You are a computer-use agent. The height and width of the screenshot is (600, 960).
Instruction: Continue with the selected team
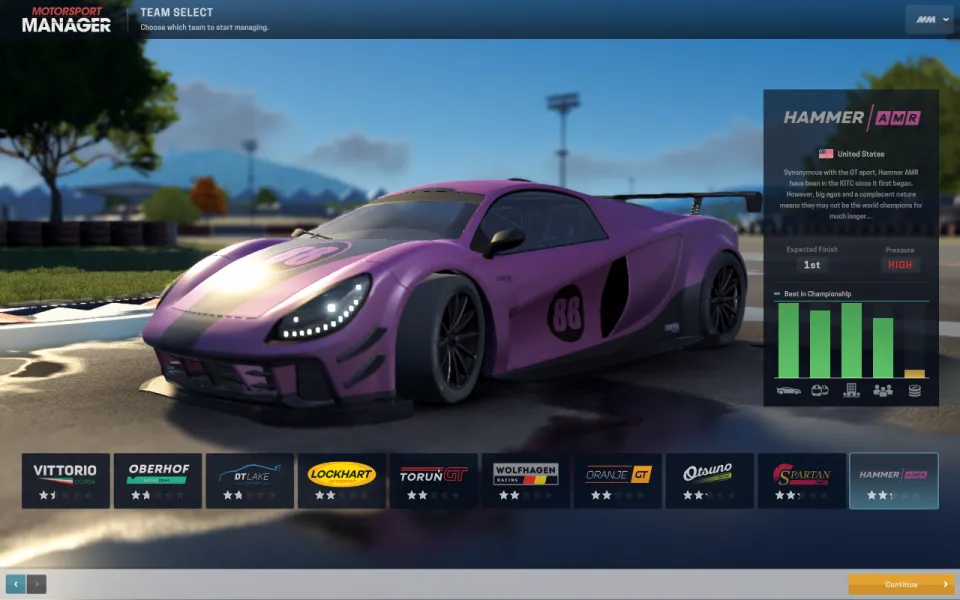pos(901,584)
